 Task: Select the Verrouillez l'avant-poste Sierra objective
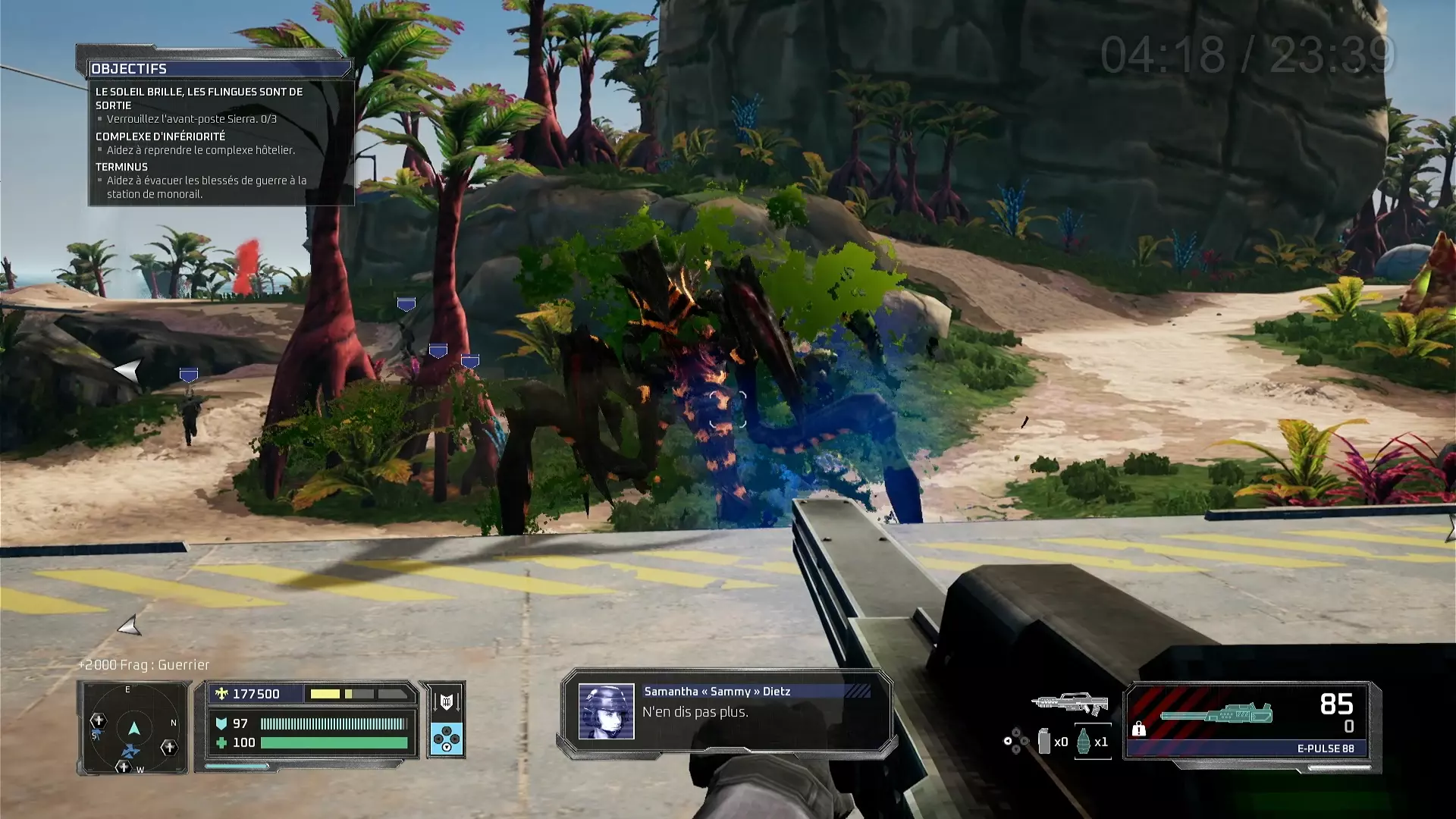pyautogui.click(x=191, y=119)
